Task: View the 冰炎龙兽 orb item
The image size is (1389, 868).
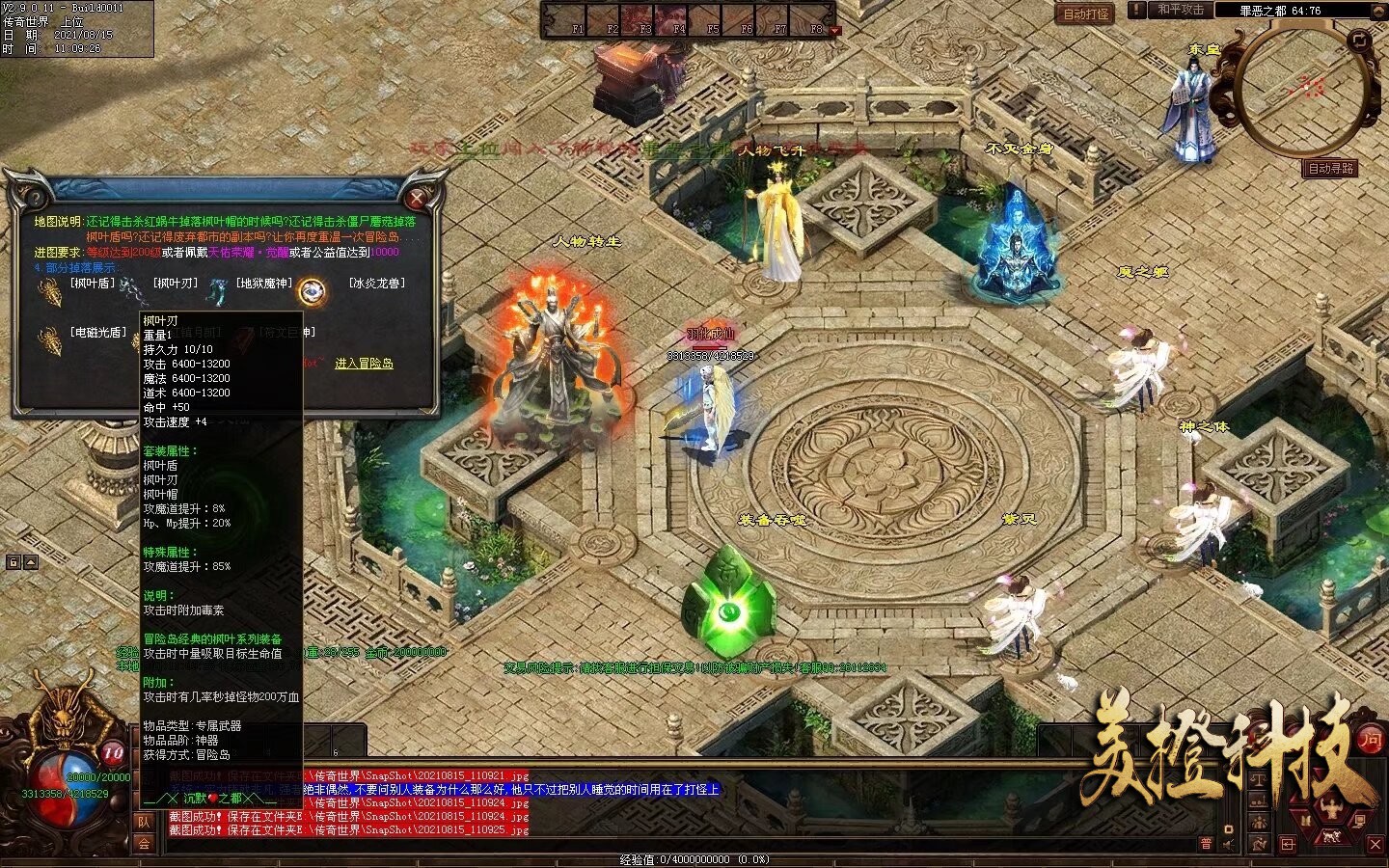Action: (x=311, y=289)
